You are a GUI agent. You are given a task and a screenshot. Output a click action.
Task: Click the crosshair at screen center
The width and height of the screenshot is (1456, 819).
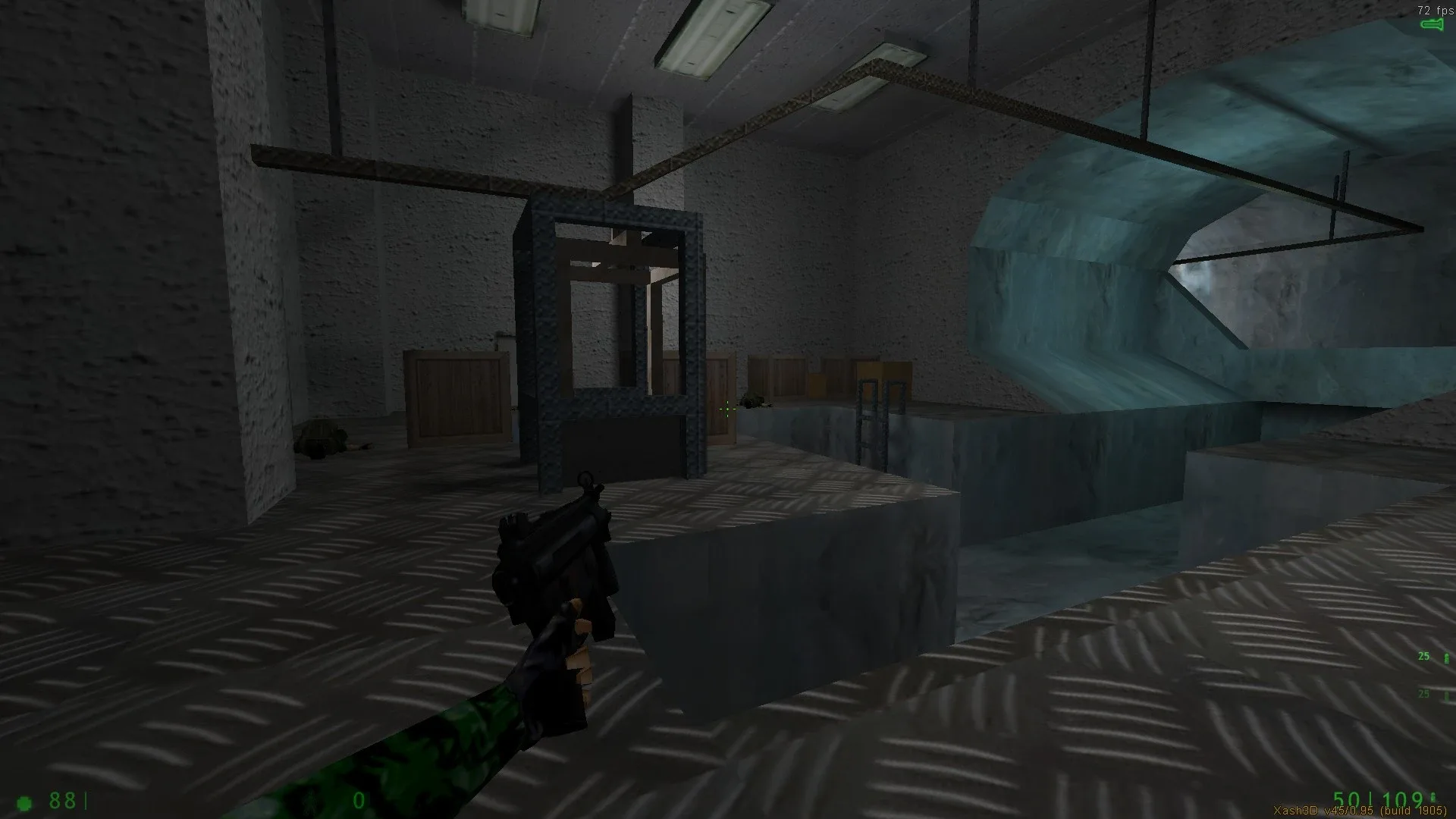[x=726, y=408]
